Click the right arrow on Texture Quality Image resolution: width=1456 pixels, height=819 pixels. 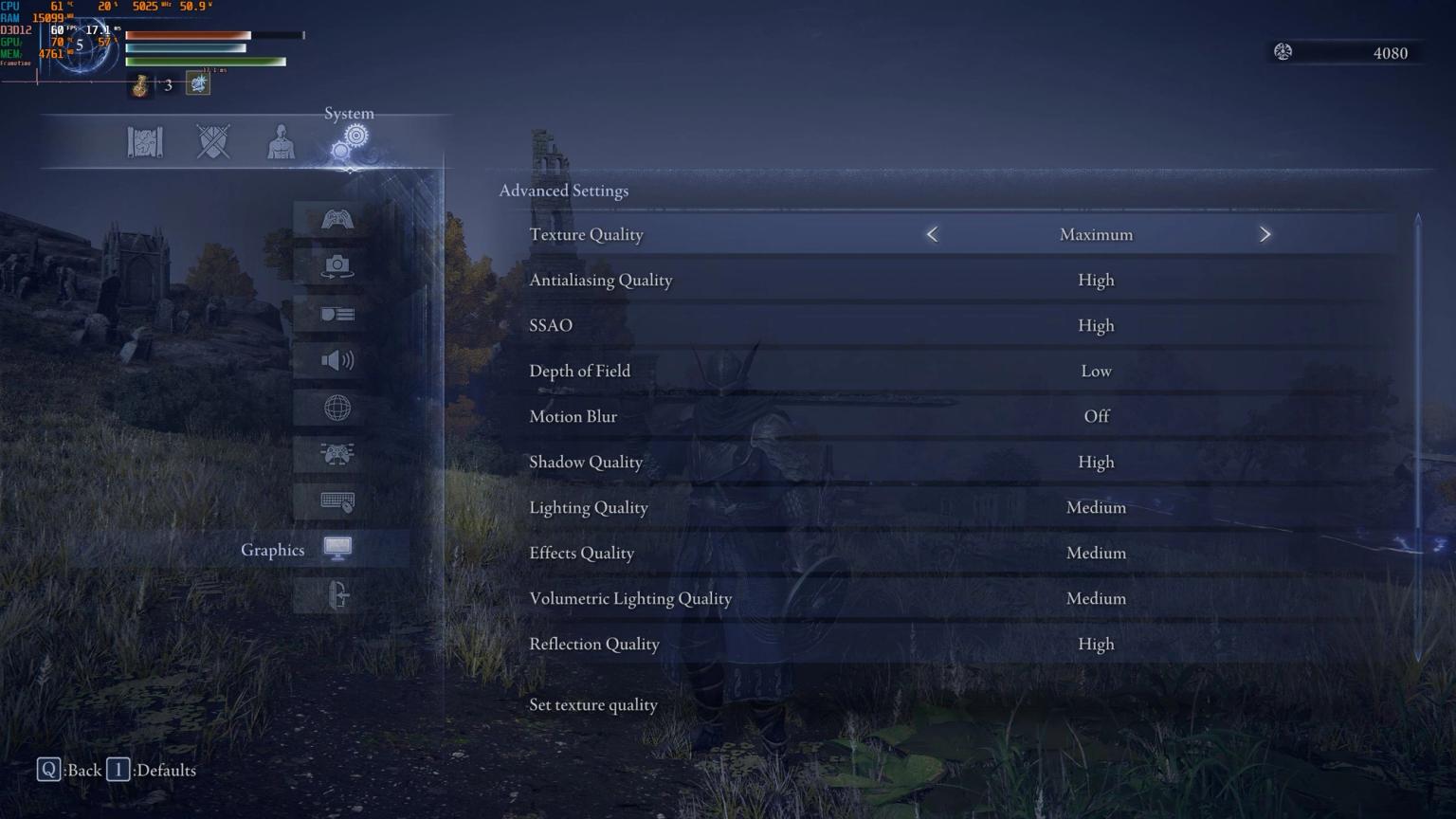(1266, 234)
